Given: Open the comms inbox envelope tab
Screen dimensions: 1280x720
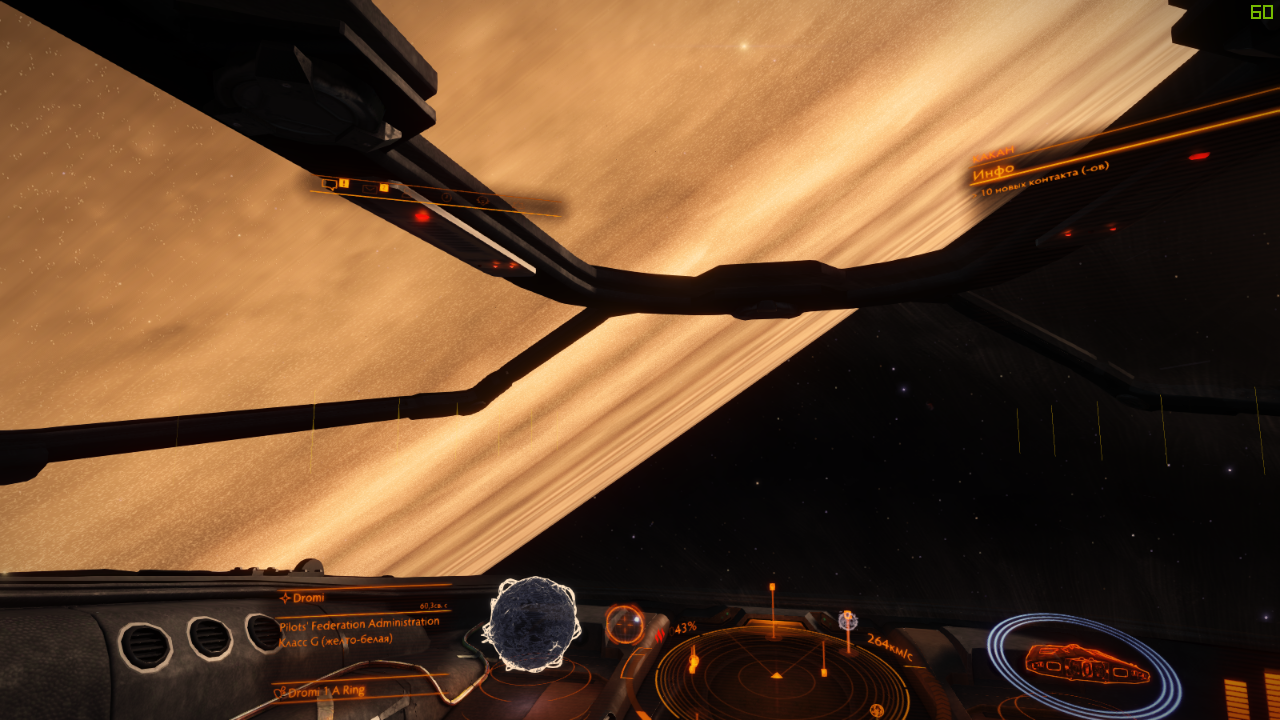Looking at the screenshot, I should 369,187.
